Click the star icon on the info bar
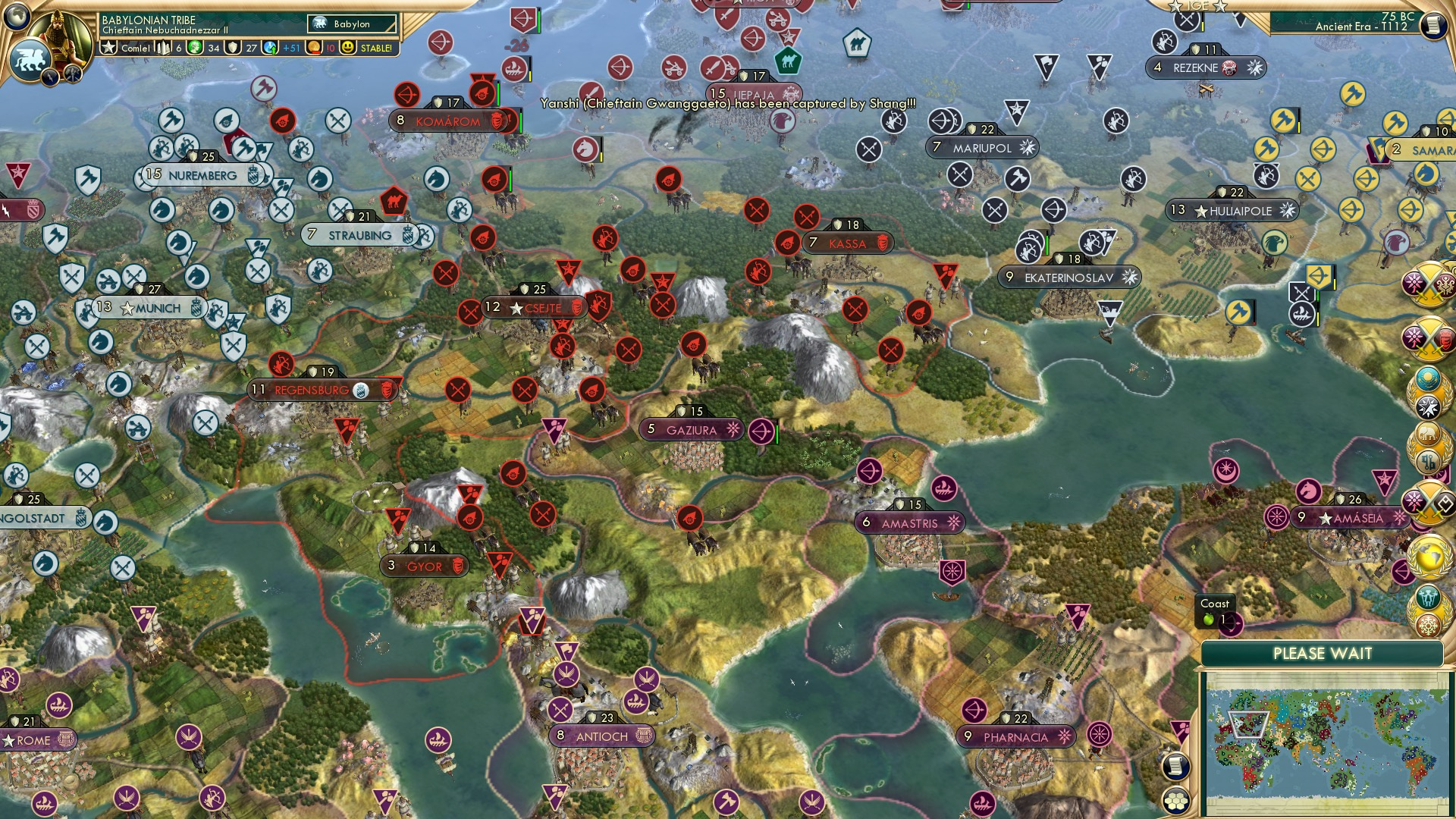Screen dimensions: 1456x819 109,48
